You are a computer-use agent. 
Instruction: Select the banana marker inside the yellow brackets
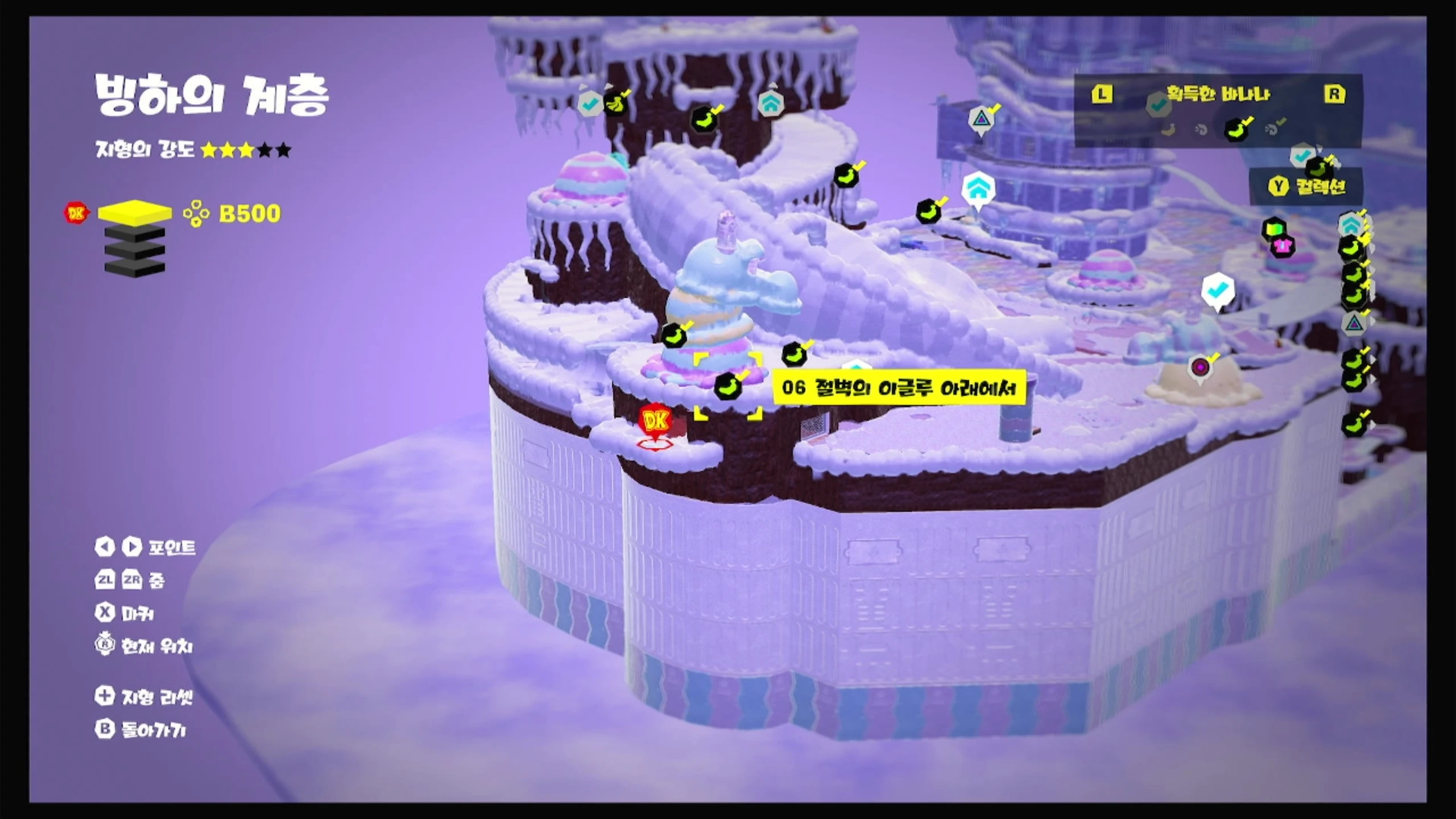[727, 386]
